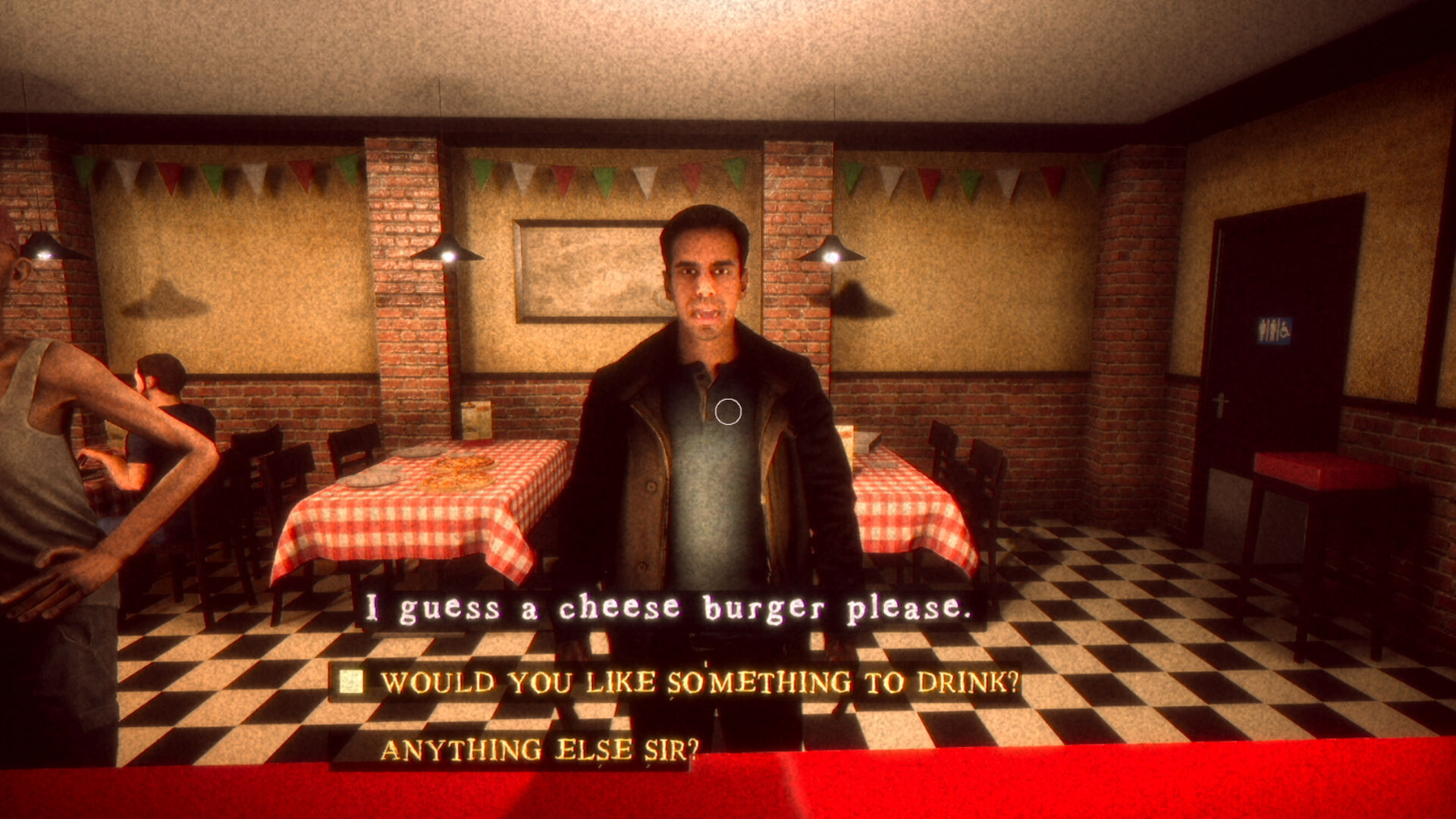Viewport: 1456px width, 819px height.
Task: Click the subtitle line about the cheese burger
Action: pyautogui.click(x=671, y=605)
